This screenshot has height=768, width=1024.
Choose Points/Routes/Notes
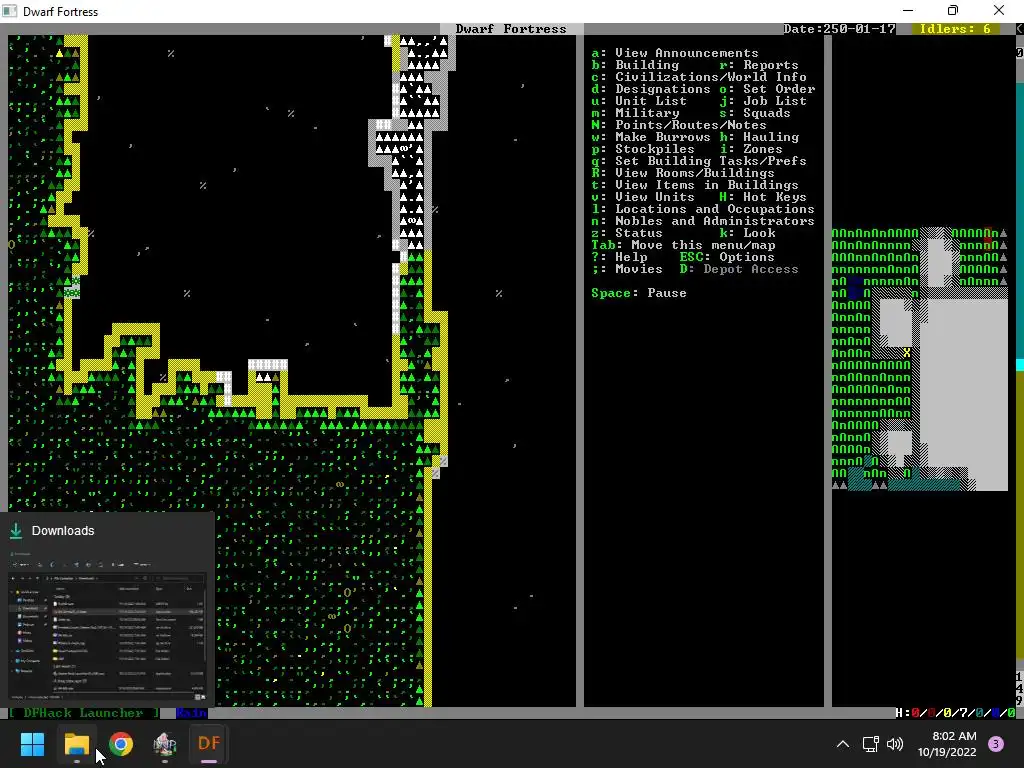(690, 125)
